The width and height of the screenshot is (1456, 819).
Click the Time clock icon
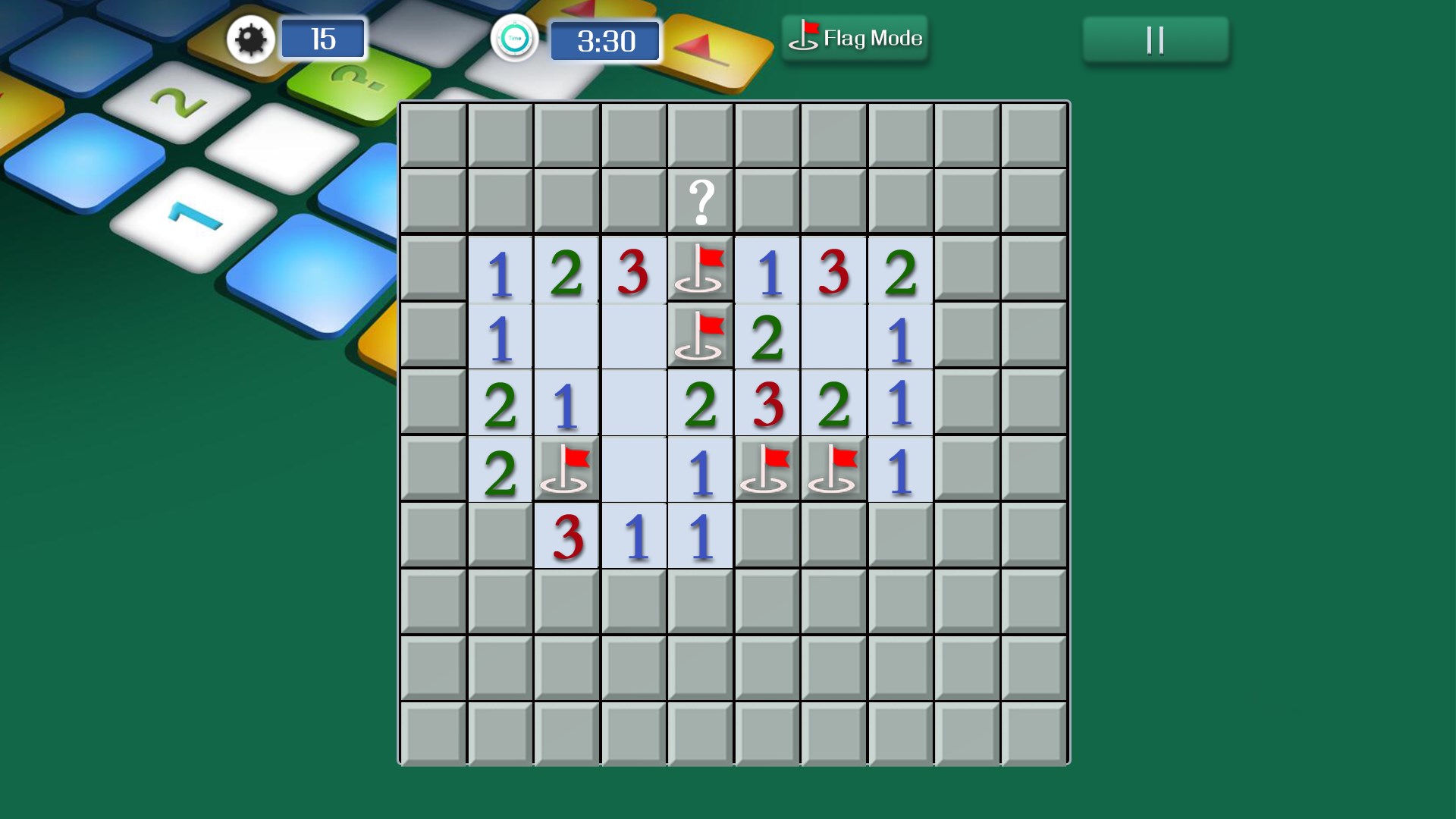514,36
